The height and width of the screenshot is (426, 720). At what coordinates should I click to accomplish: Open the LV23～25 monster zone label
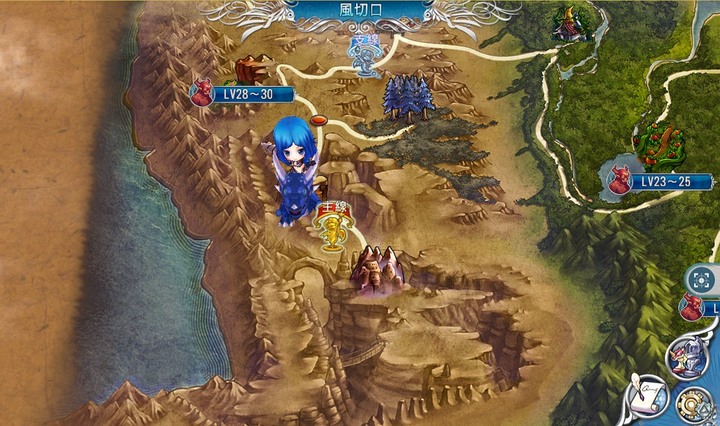(x=664, y=182)
